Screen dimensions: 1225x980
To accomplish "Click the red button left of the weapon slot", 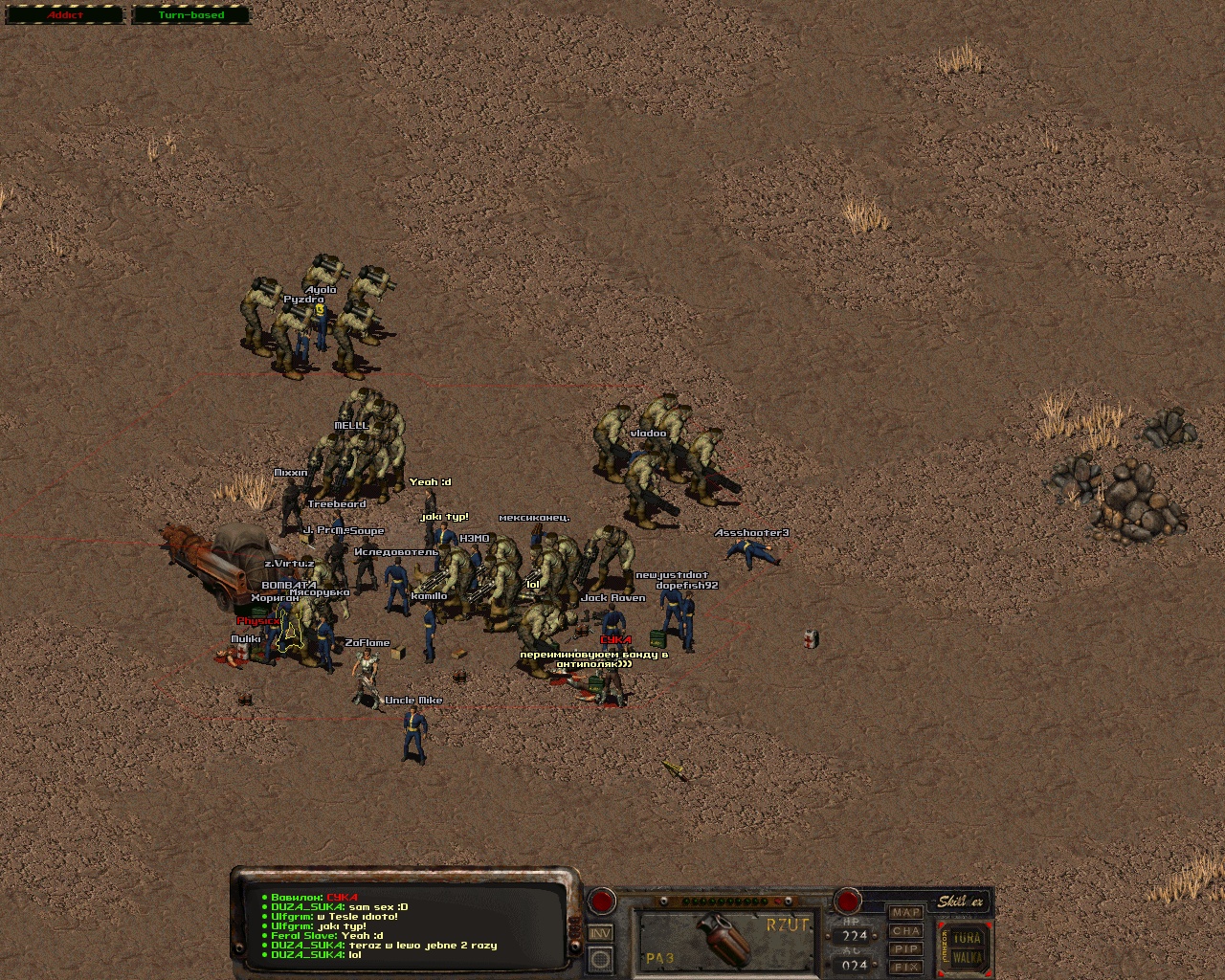I will [x=602, y=901].
